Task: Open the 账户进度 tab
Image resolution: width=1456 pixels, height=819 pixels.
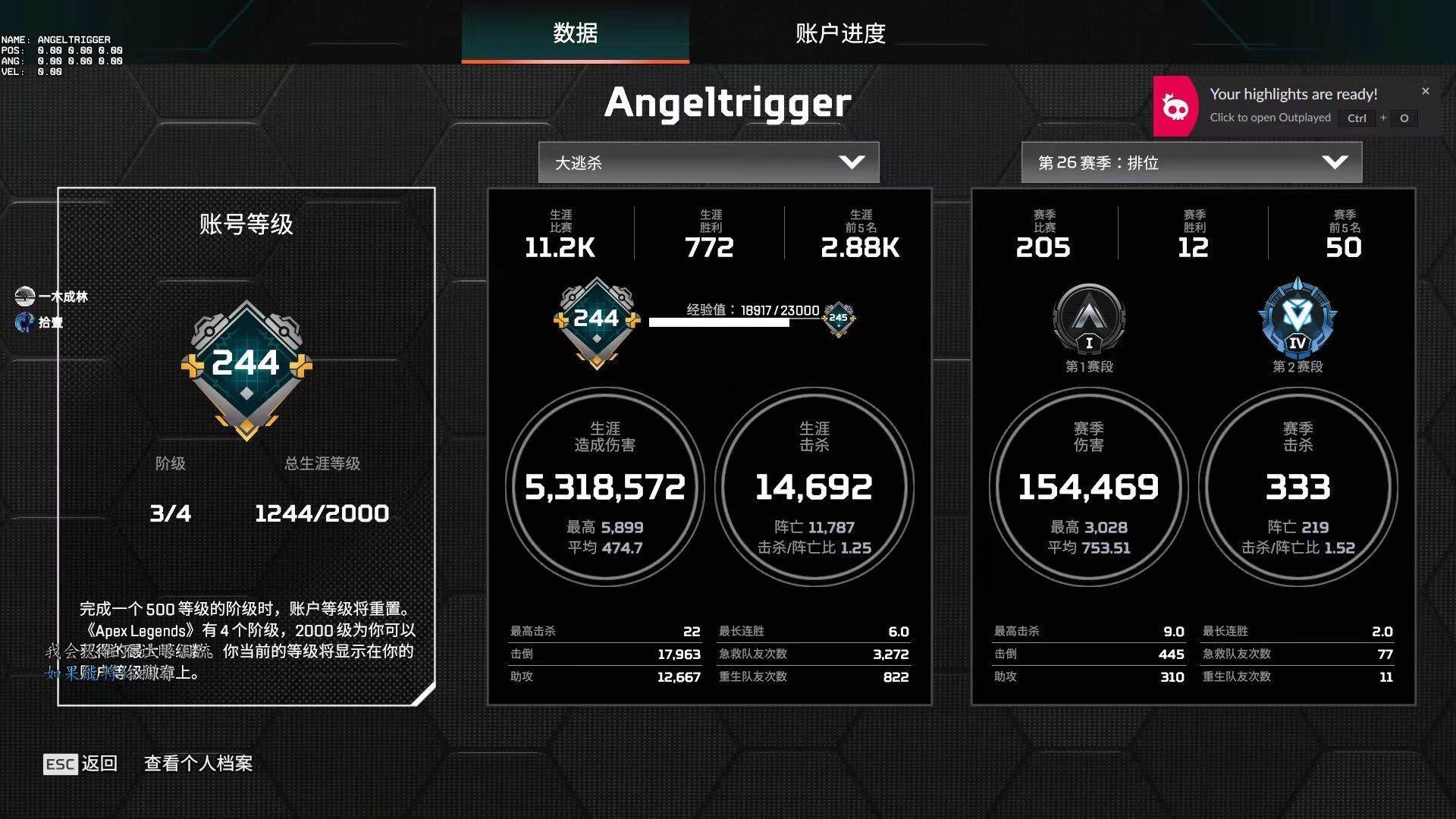Action: pos(840,33)
